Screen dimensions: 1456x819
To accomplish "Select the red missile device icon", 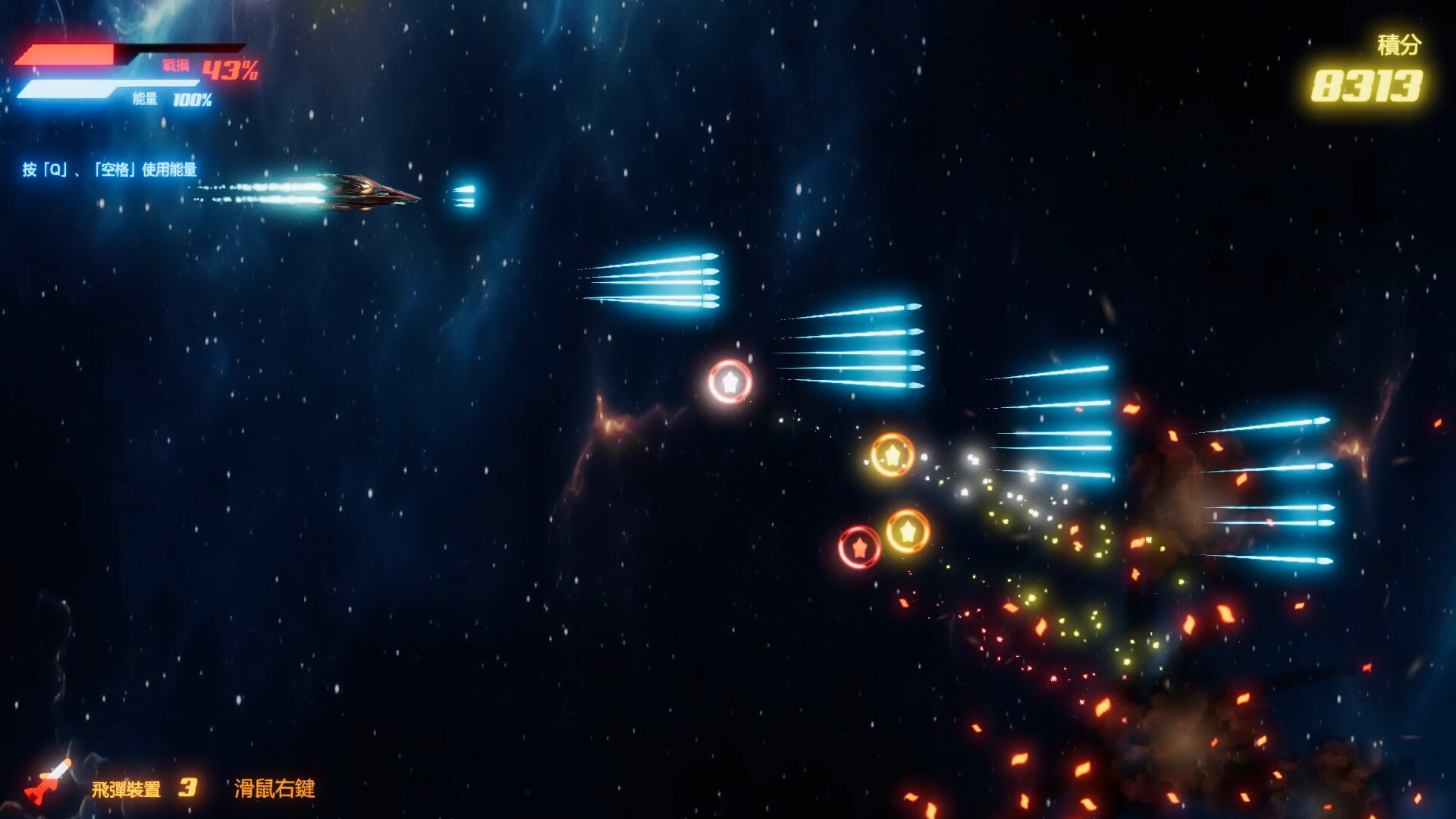I will coord(48,781).
